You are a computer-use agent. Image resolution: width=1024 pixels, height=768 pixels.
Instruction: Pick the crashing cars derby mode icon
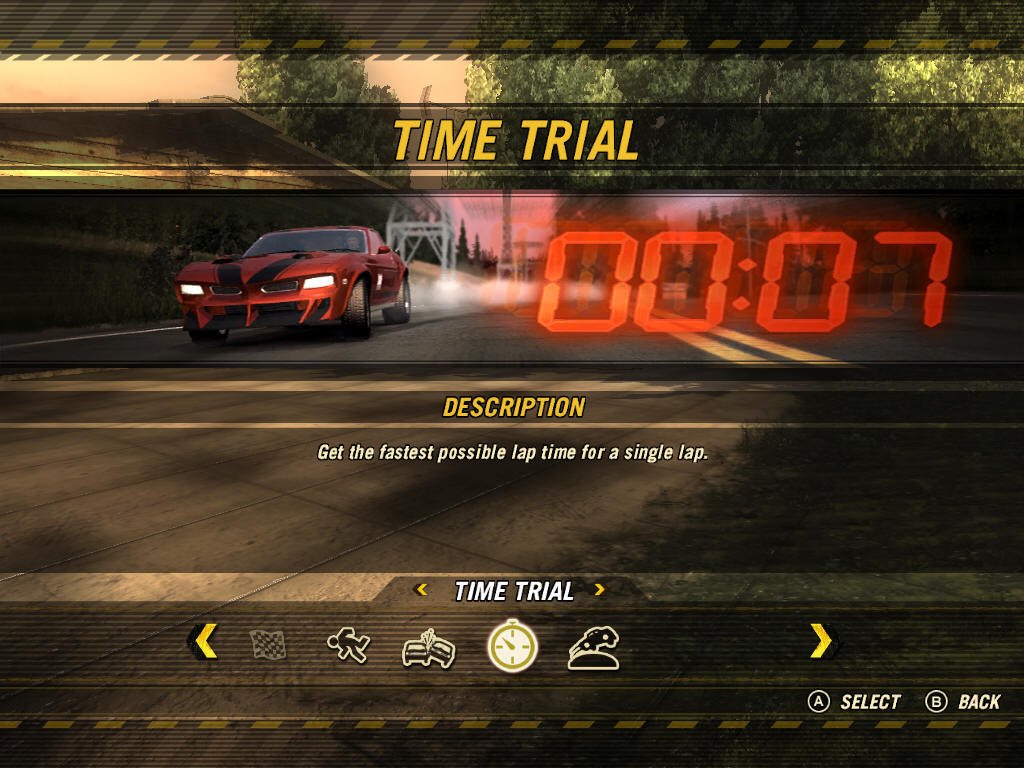coord(429,648)
